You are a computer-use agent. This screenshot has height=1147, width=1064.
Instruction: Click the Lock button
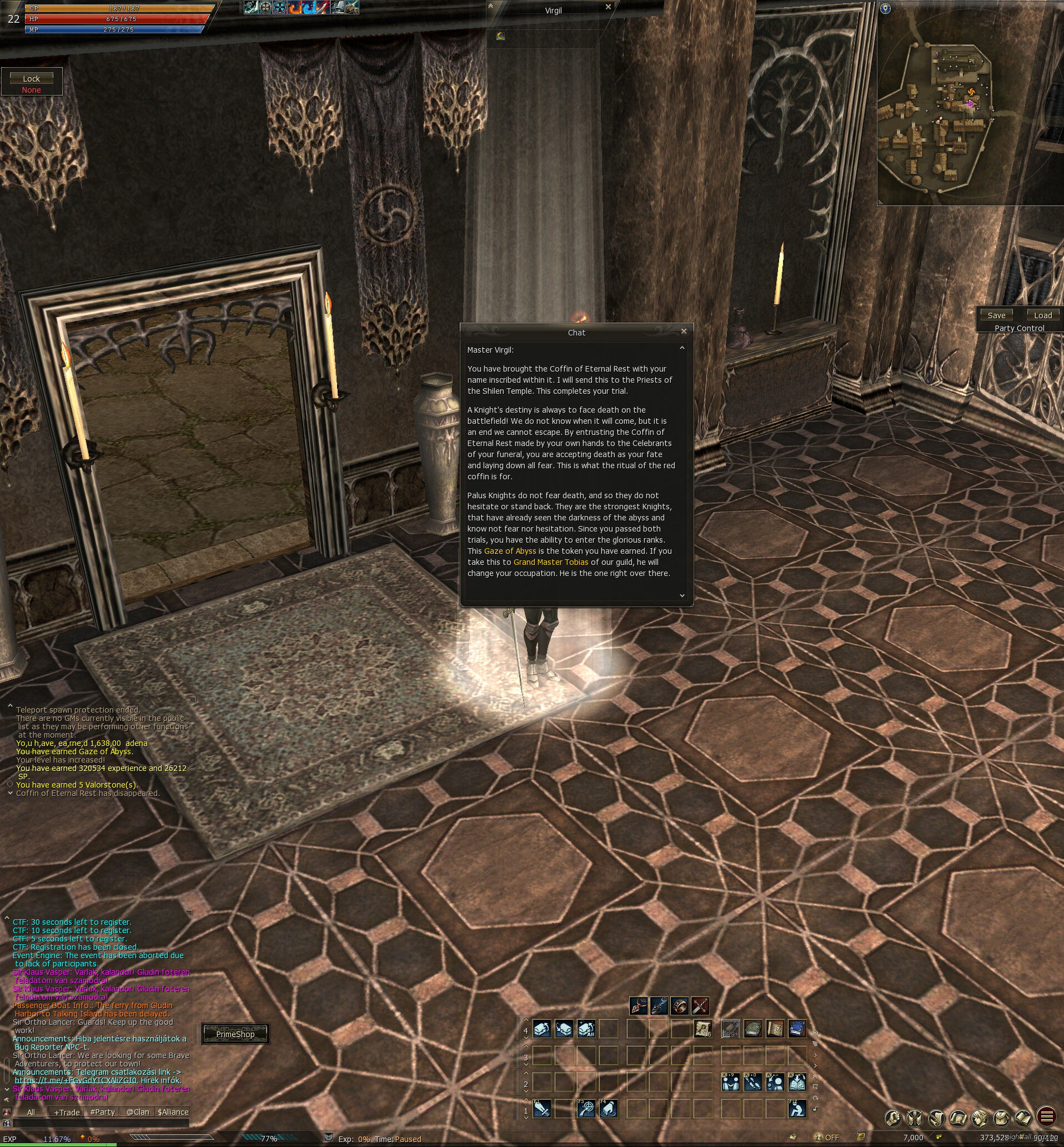[x=32, y=78]
